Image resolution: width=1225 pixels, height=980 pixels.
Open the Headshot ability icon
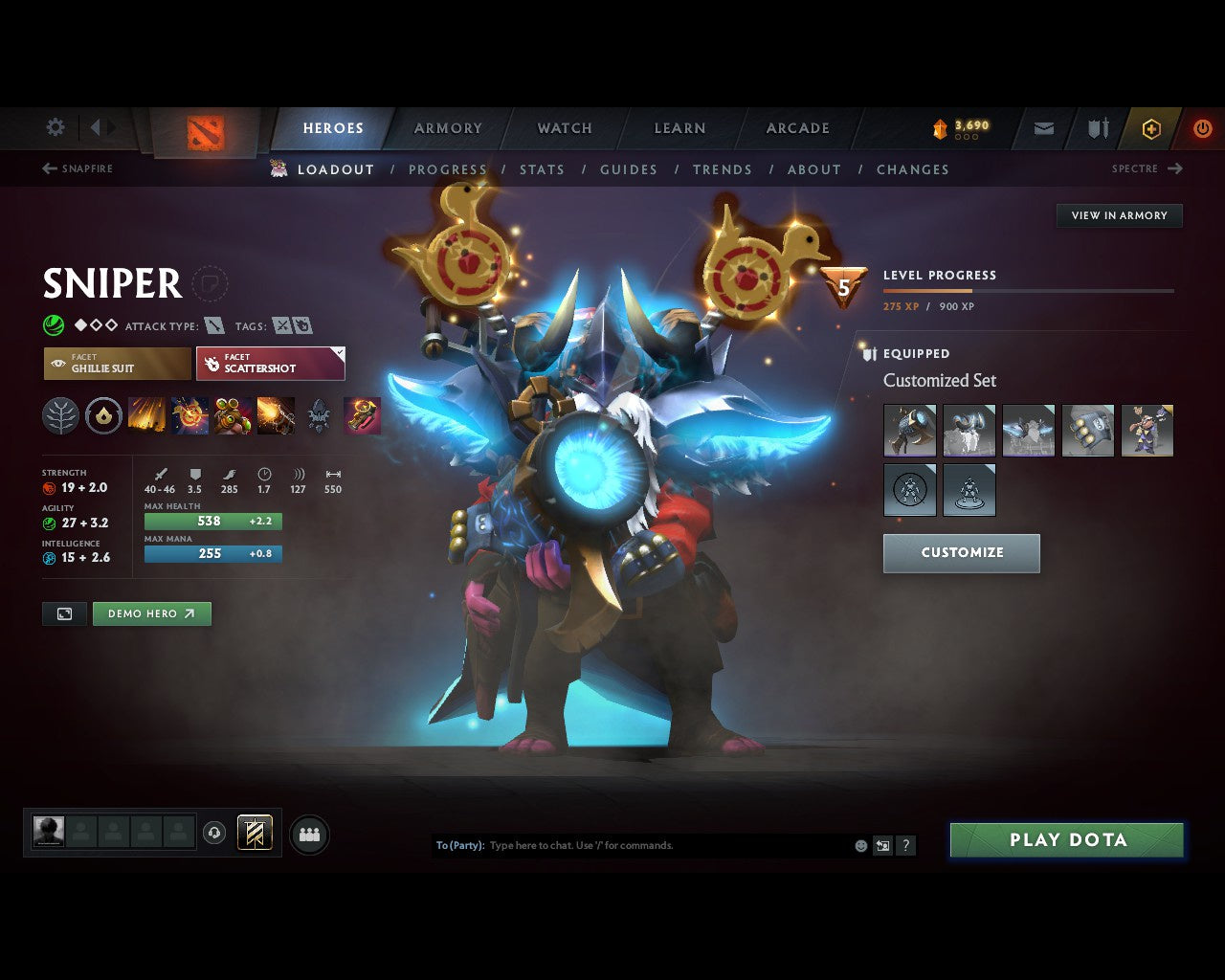click(190, 416)
